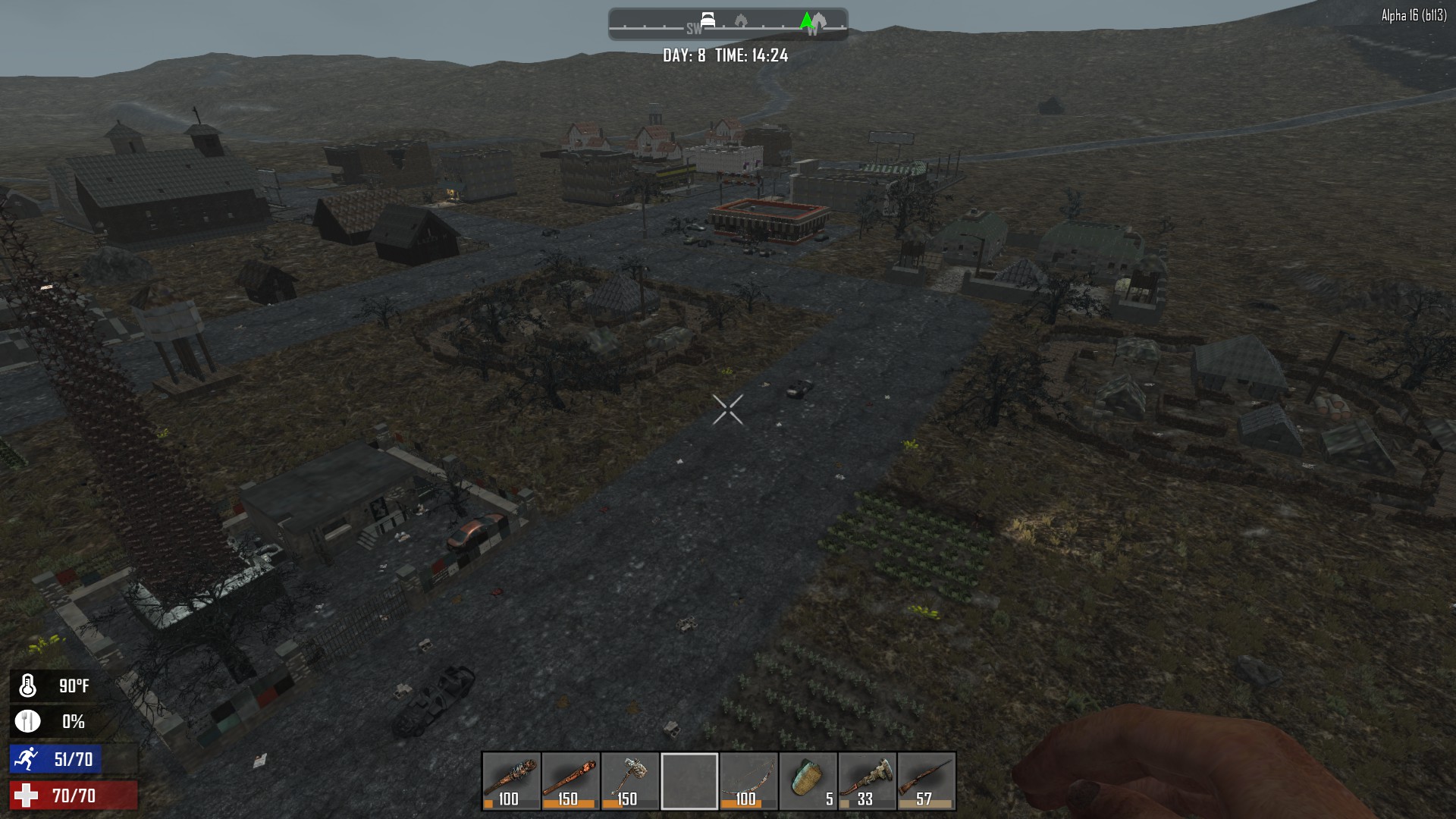Select the hotbar tool showing 33
1456x819 pixels.
(867, 781)
